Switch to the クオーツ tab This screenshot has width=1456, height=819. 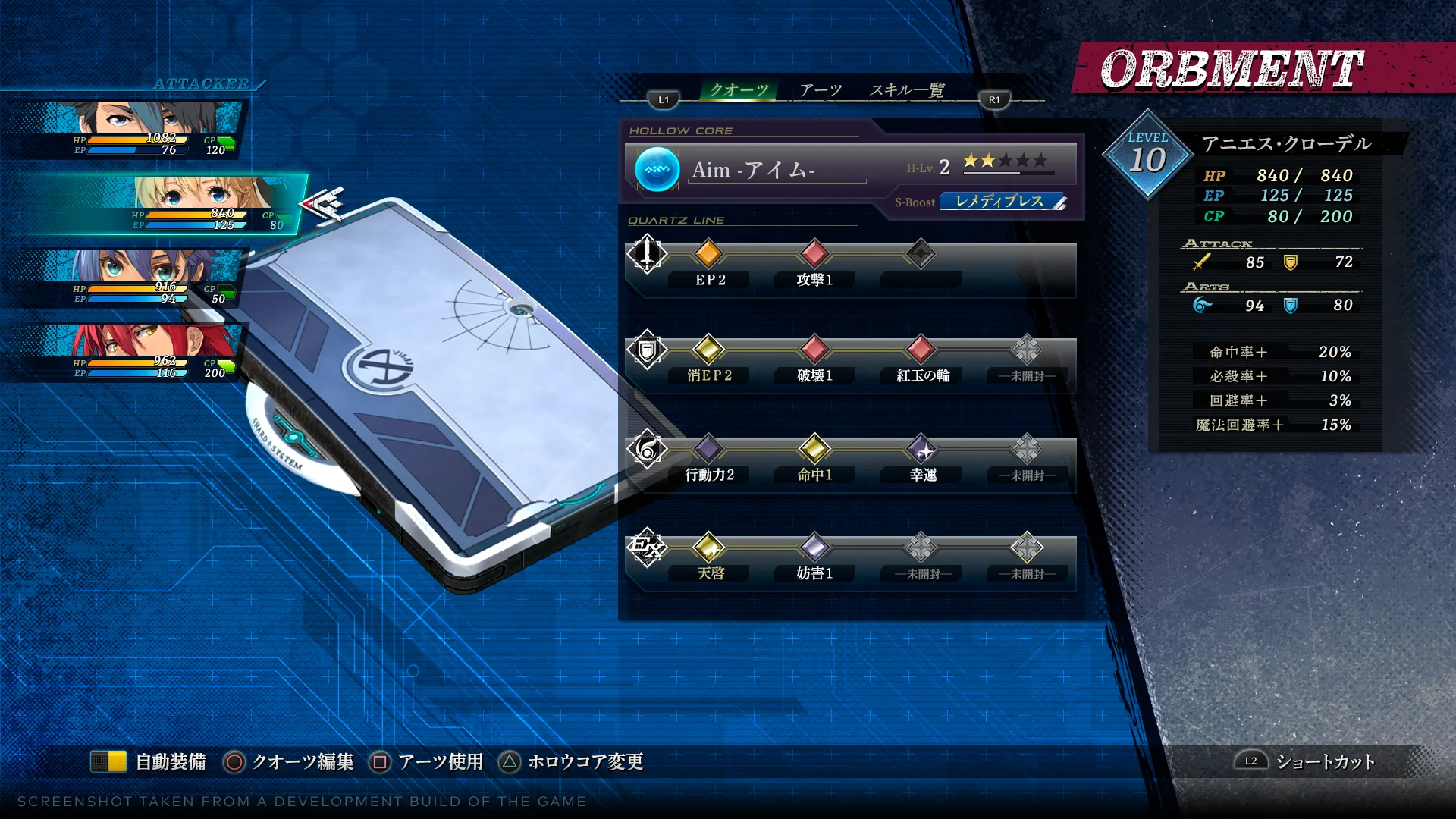click(x=739, y=90)
